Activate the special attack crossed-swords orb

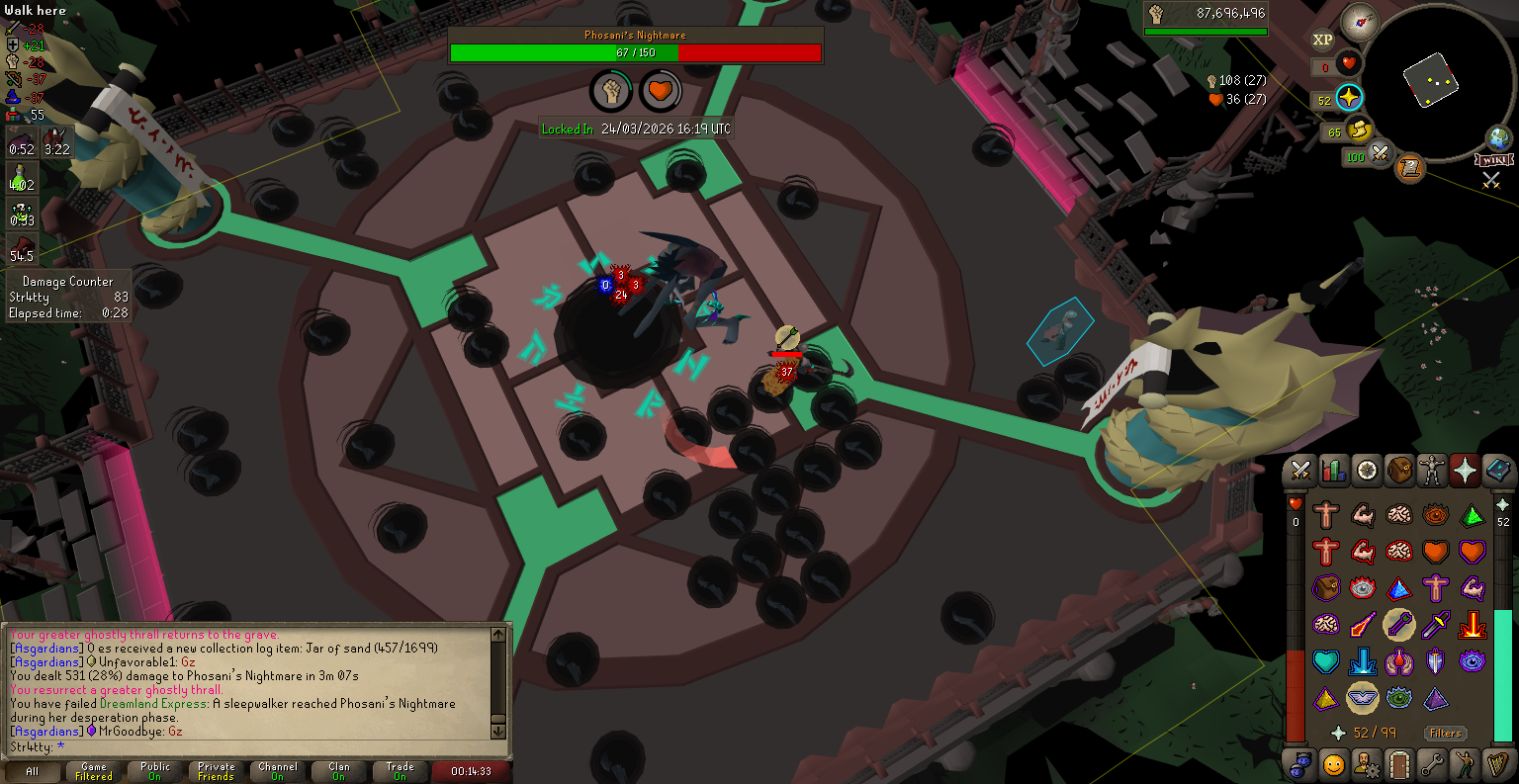[x=1380, y=155]
